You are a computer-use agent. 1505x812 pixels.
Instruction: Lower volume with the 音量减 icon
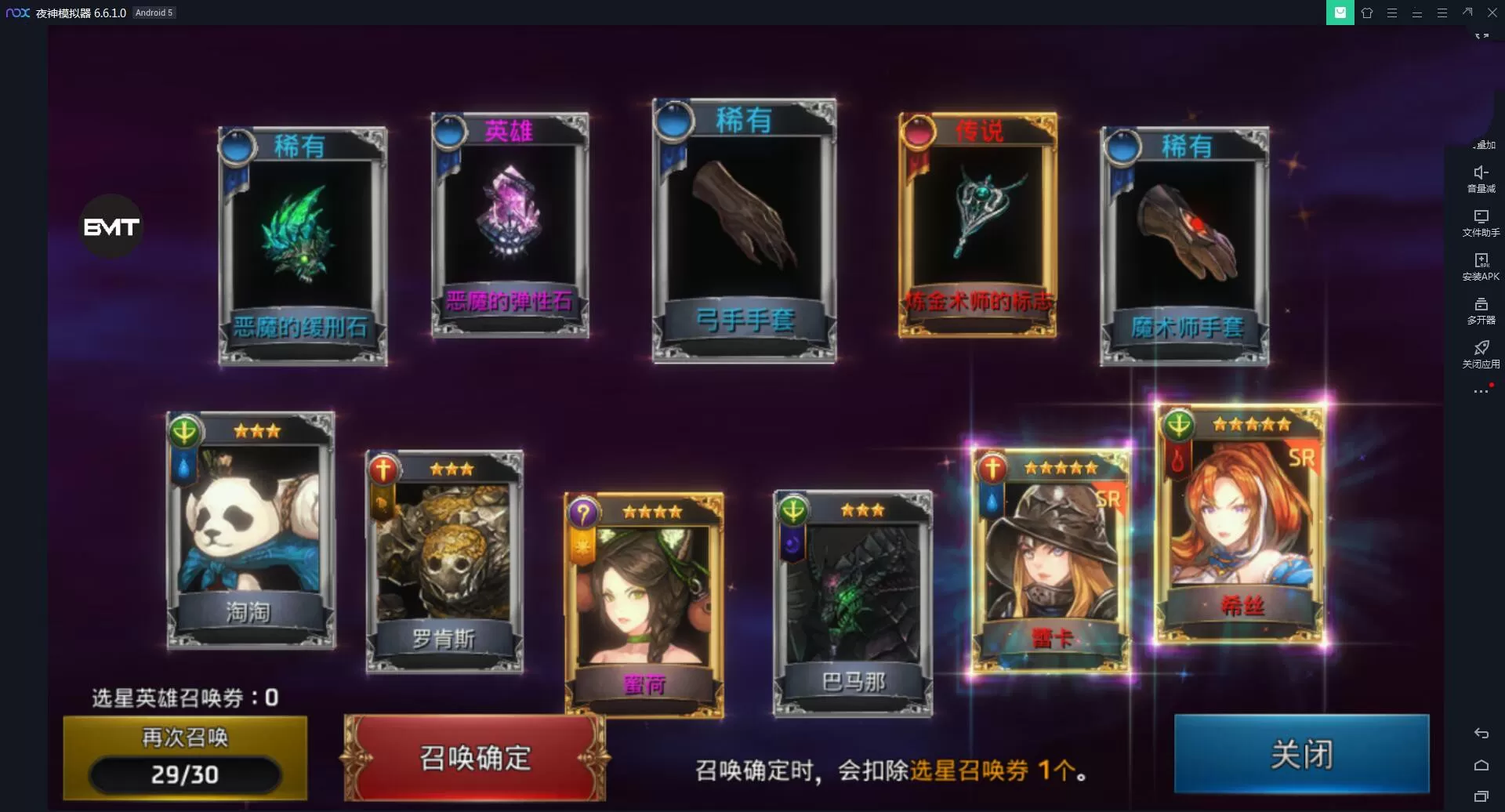[x=1481, y=174]
